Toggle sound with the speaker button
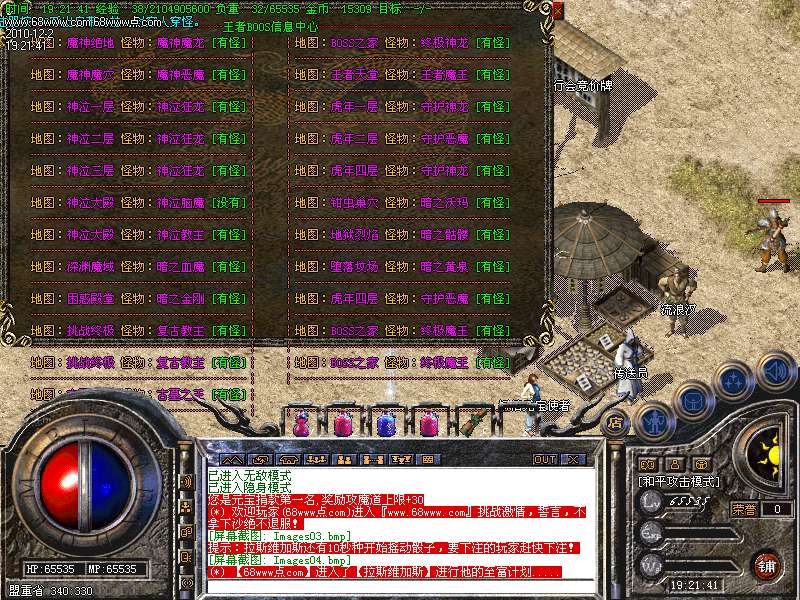Screen dimensions: 800x600 776,372
